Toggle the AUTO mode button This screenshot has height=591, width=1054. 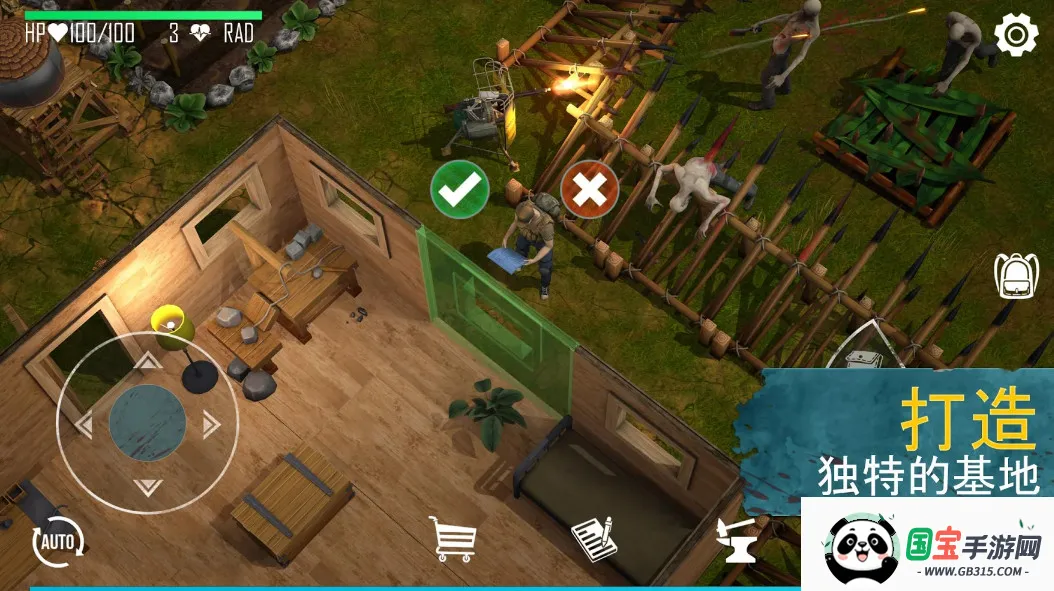(58, 543)
